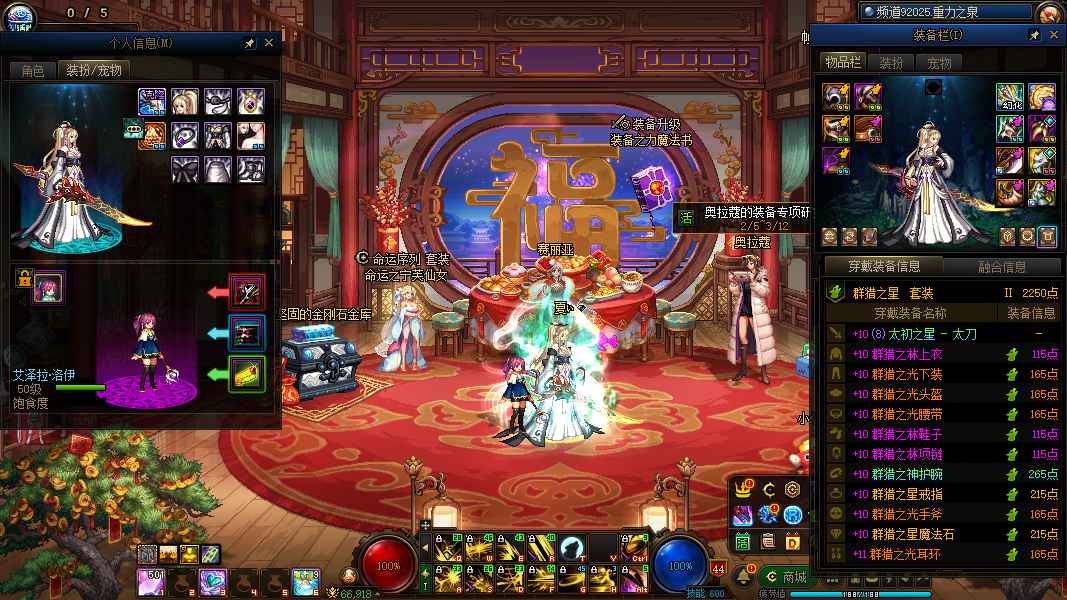
Task: Click the blue circled R menu icon
Action: click(x=793, y=515)
